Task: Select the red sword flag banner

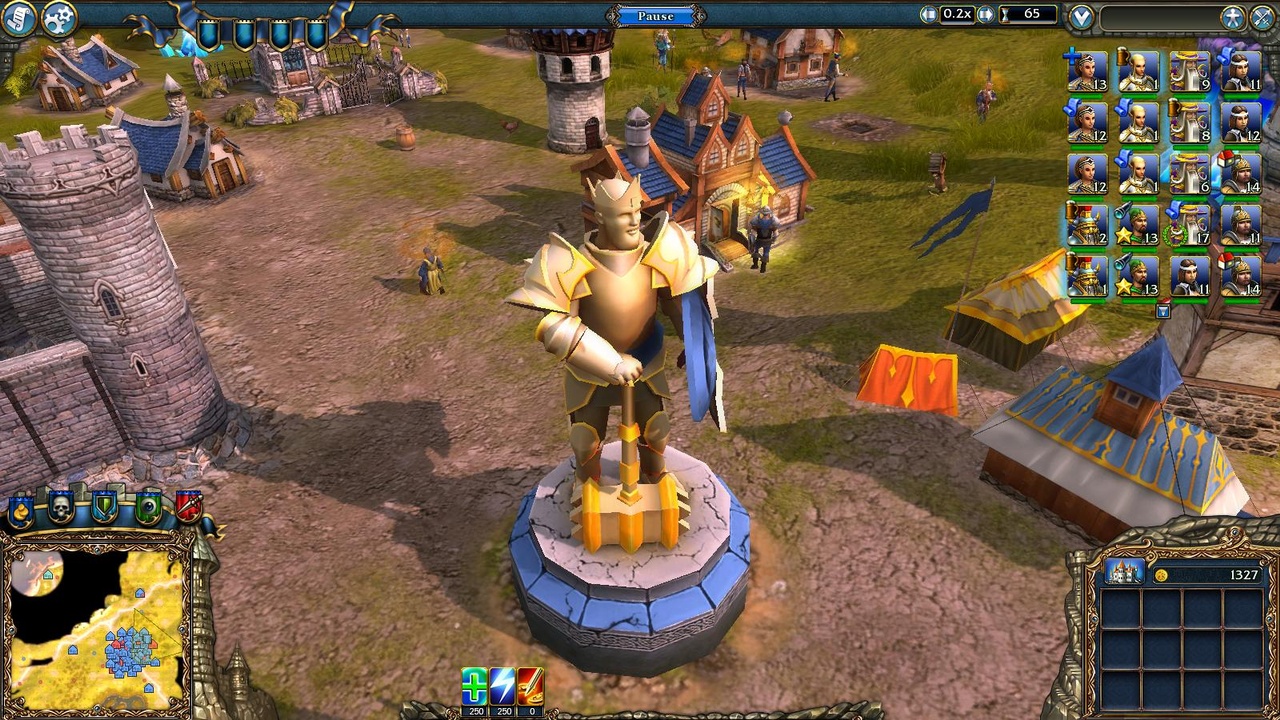Action: coord(190,505)
